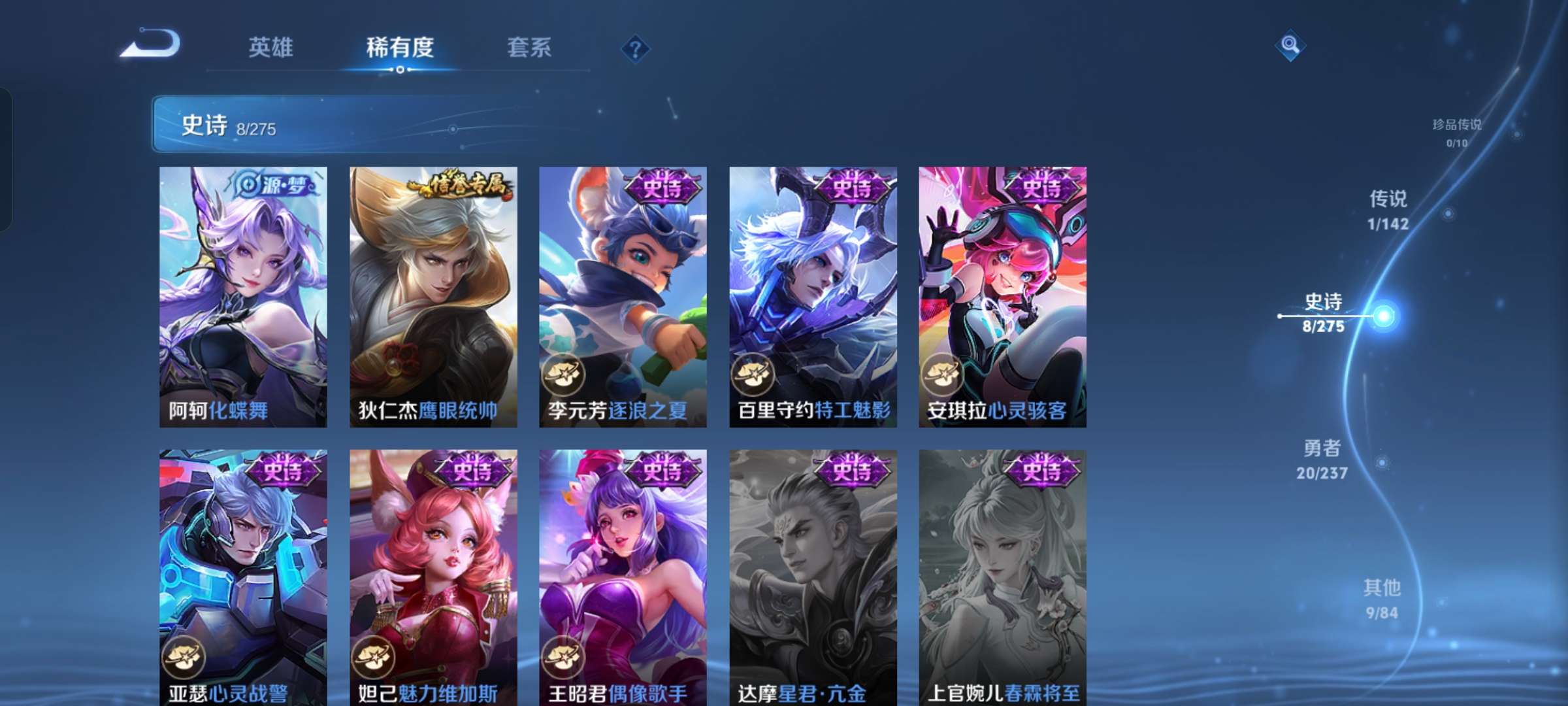Click the search magnifier icon top right
Screen dimensions: 1568x706
pyautogui.click(x=1289, y=44)
